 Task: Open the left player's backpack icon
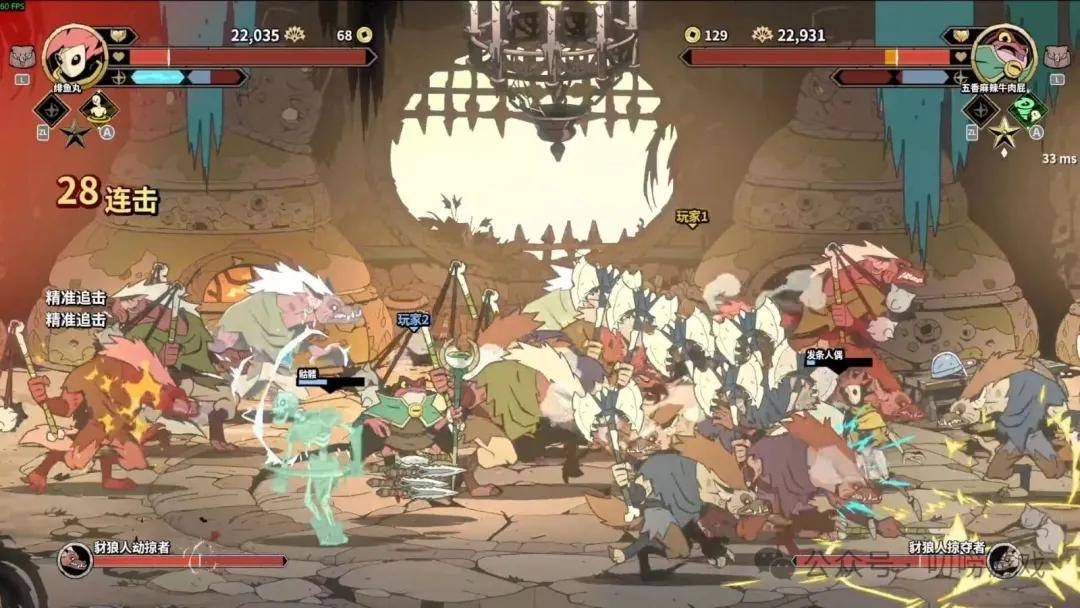22,58
